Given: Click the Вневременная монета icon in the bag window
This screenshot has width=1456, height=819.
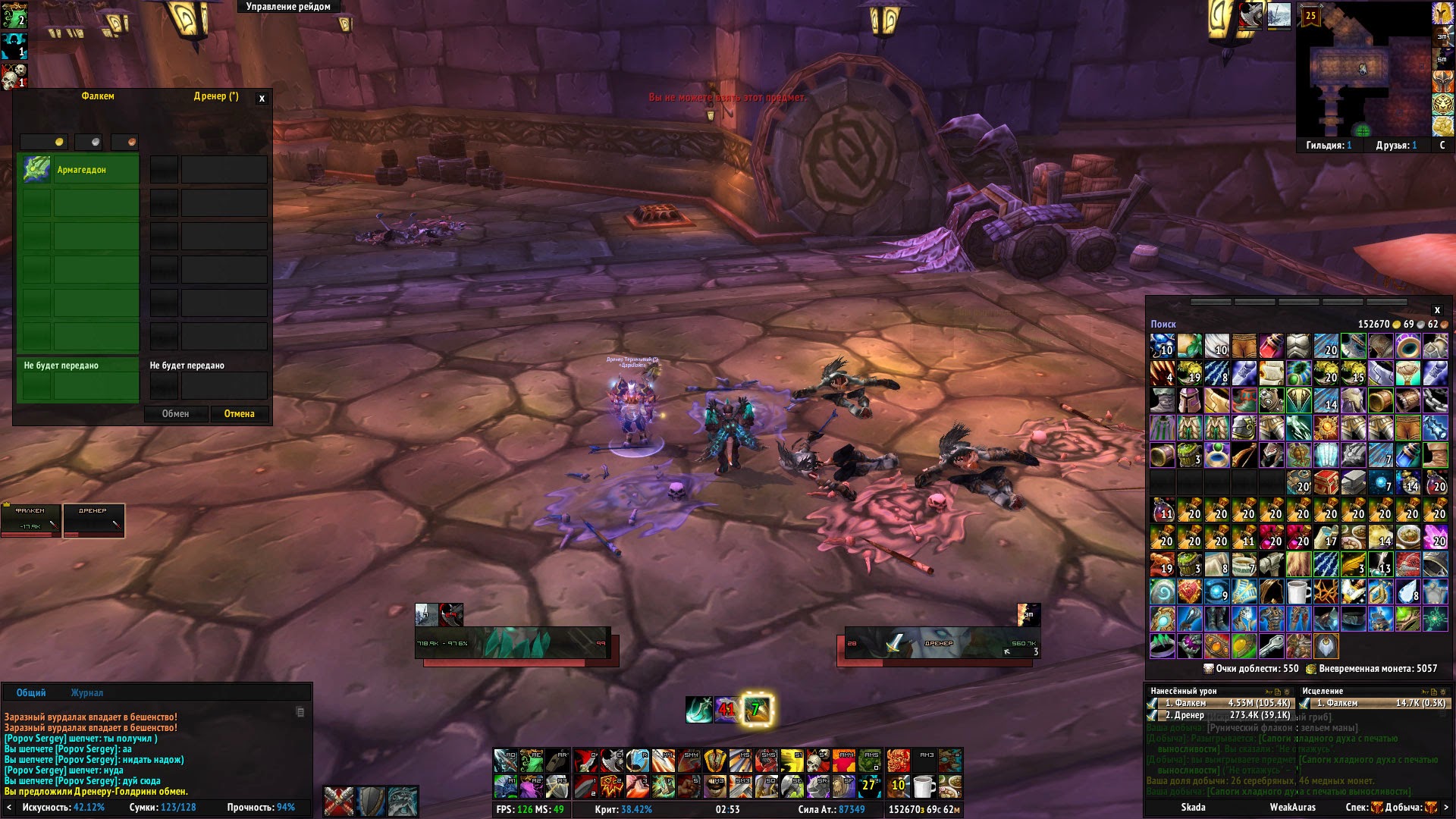Looking at the screenshot, I should click(x=1311, y=669).
